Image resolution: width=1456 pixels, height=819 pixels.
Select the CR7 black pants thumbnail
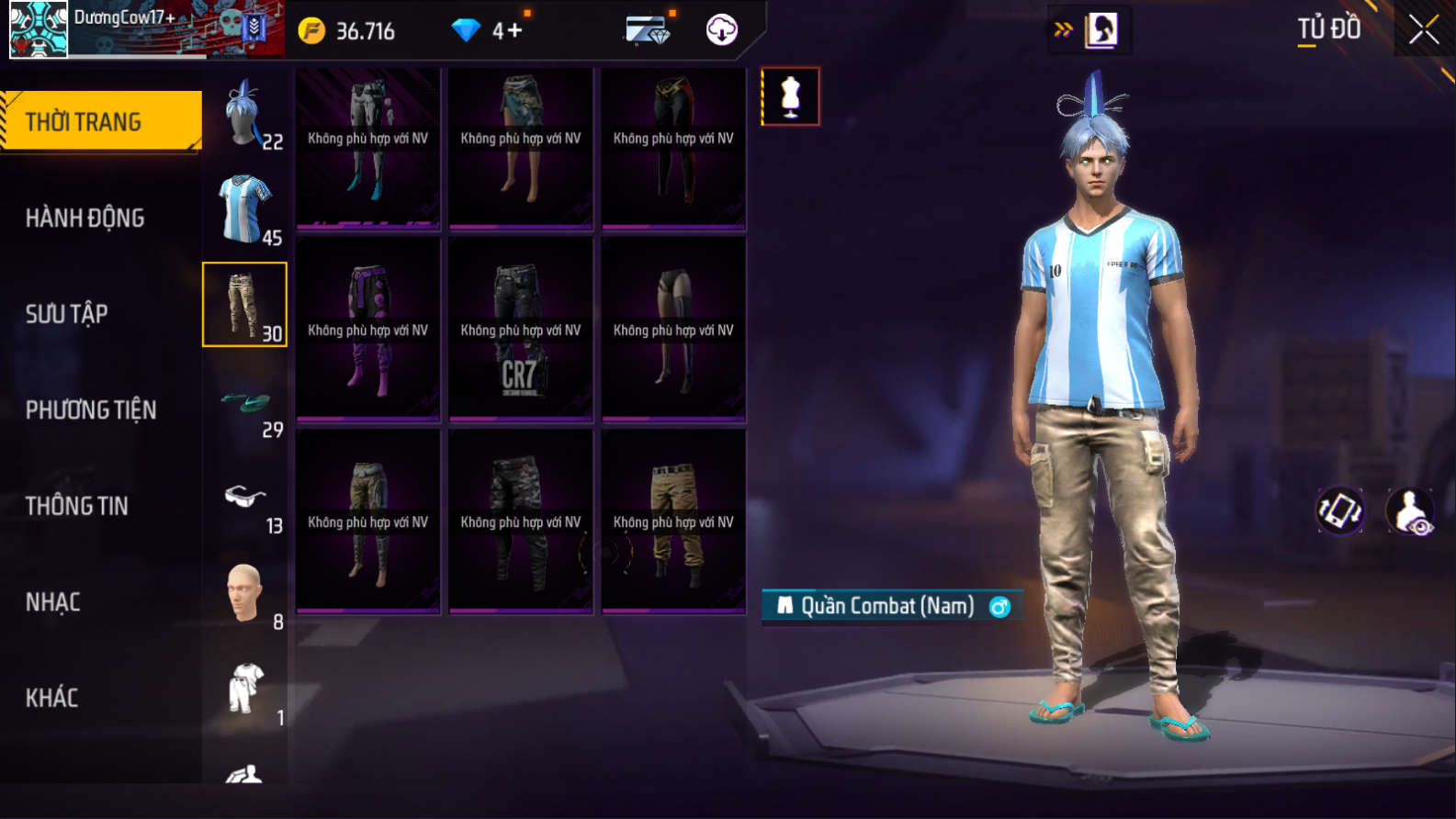pos(521,331)
